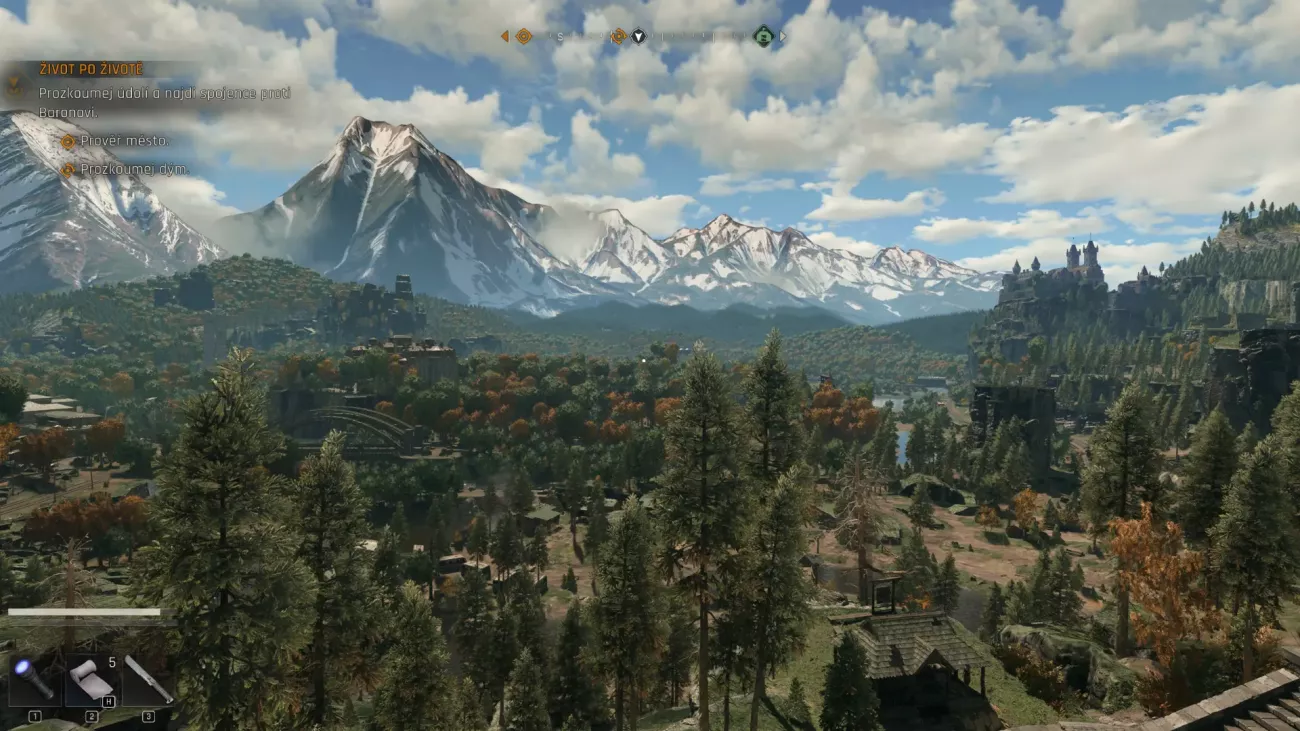The image size is (1300, 731).
Task: Select the bandage hotbar slot
Action: click(92, 681)
